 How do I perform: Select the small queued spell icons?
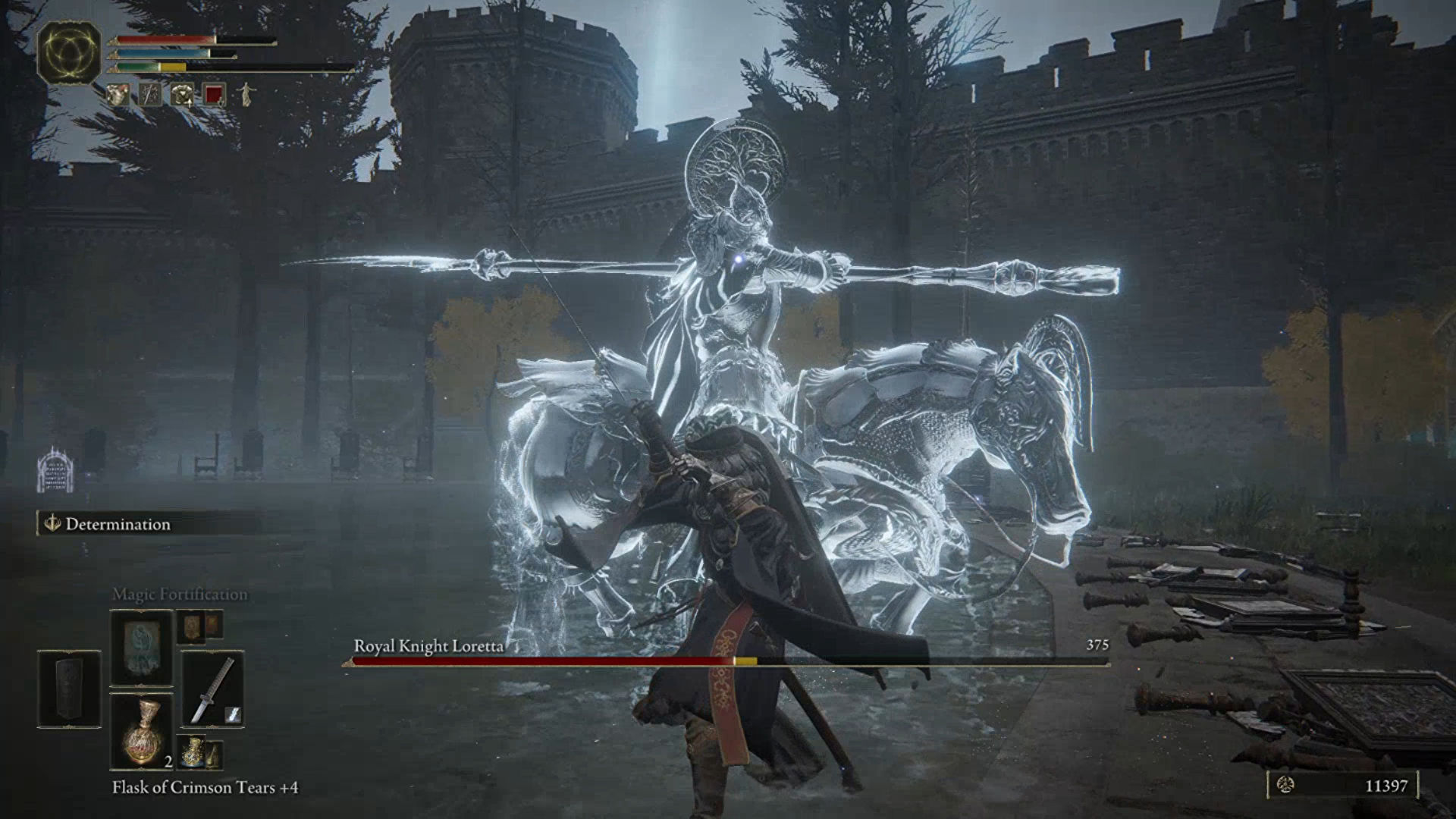[x=200, y=626]
